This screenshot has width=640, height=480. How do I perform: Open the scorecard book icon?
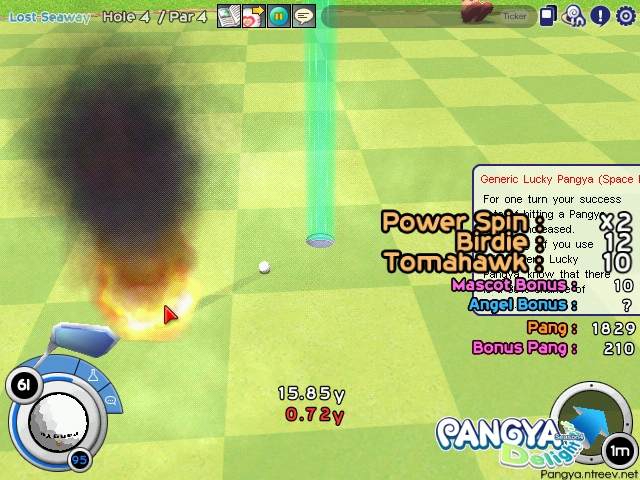[x=229, y=16]
